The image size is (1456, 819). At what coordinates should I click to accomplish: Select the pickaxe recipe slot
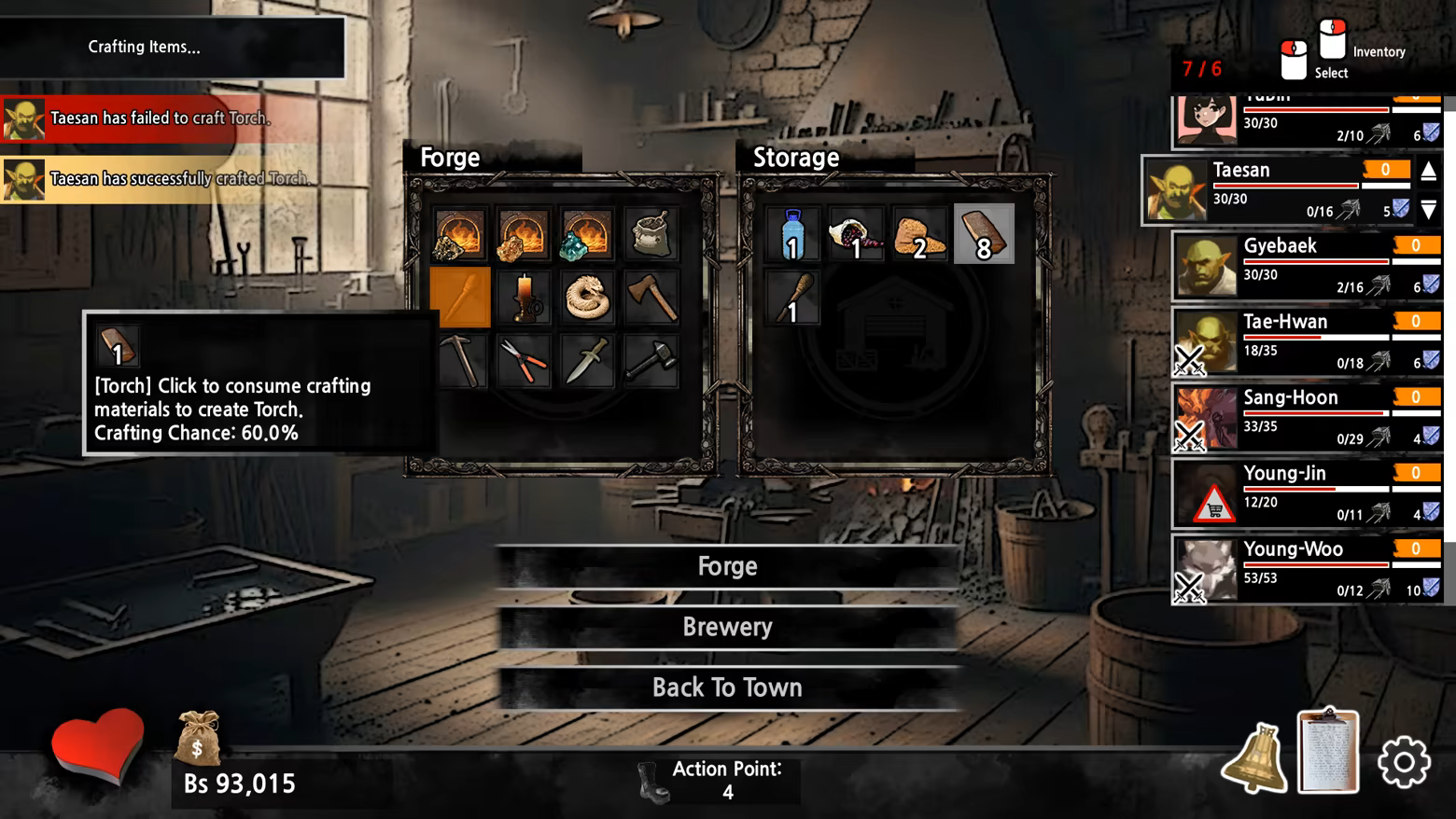460,360
